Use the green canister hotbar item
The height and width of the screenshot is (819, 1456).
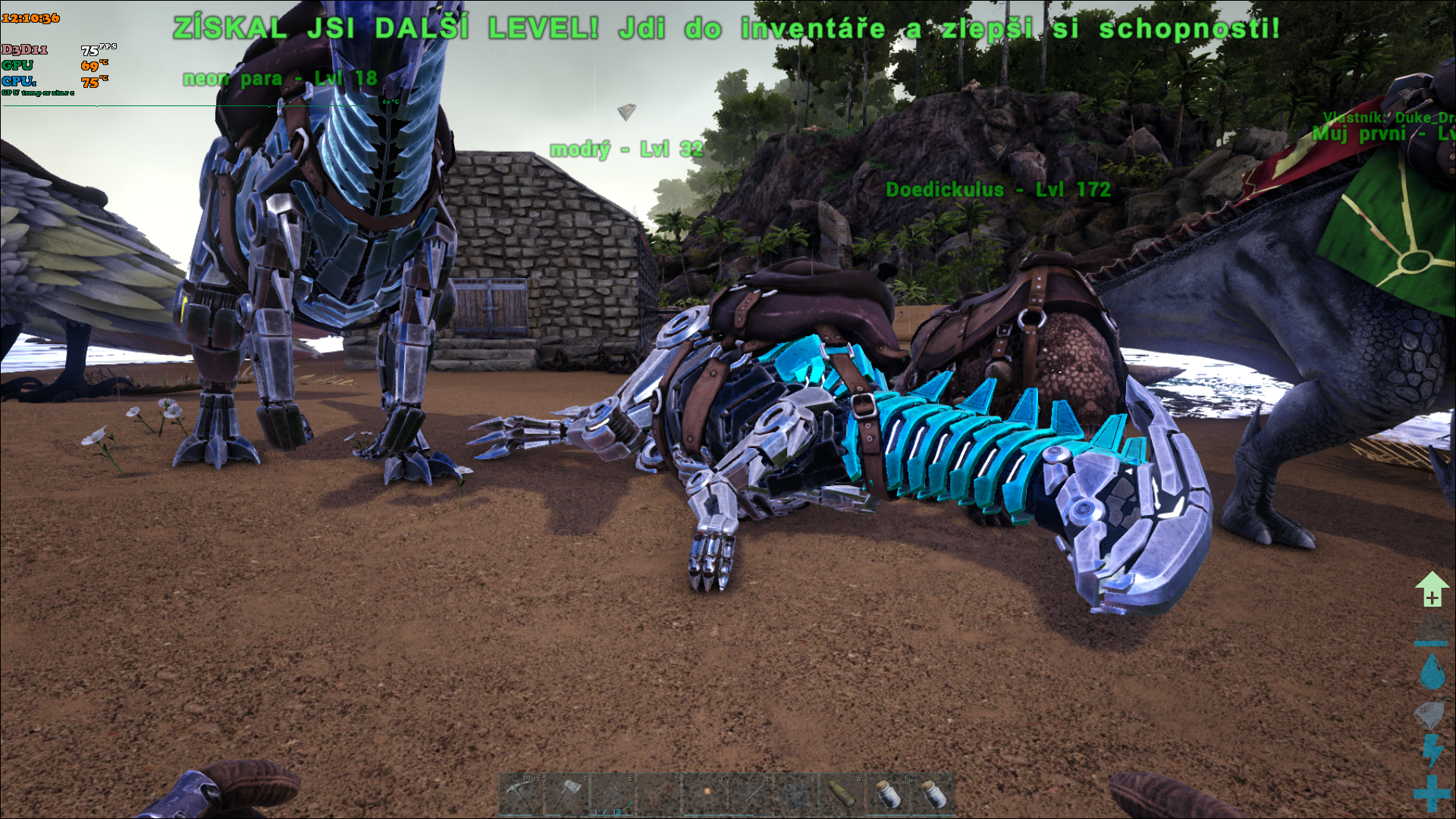click(x=842, y=795)
